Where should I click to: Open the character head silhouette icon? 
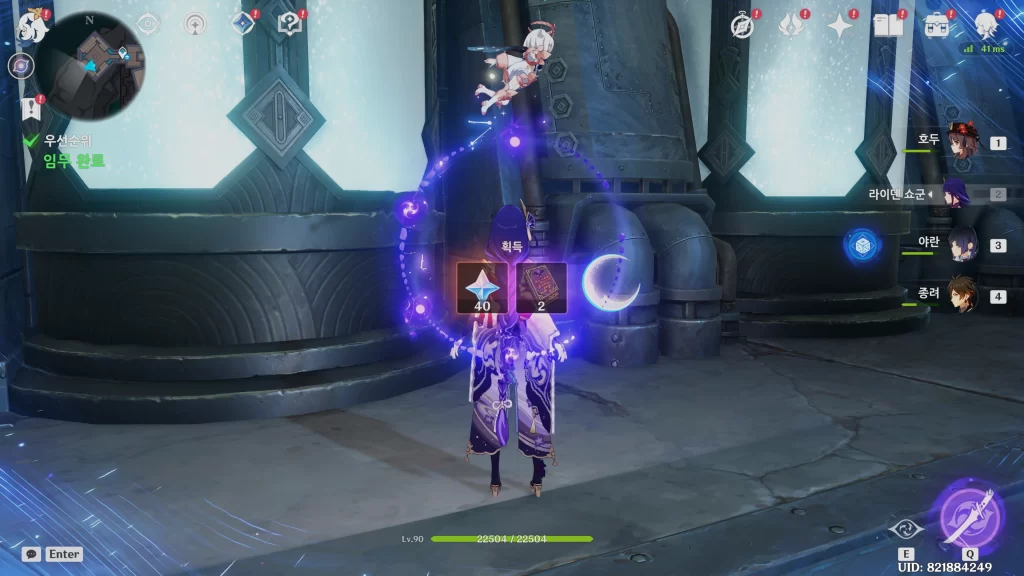(985, 24)
